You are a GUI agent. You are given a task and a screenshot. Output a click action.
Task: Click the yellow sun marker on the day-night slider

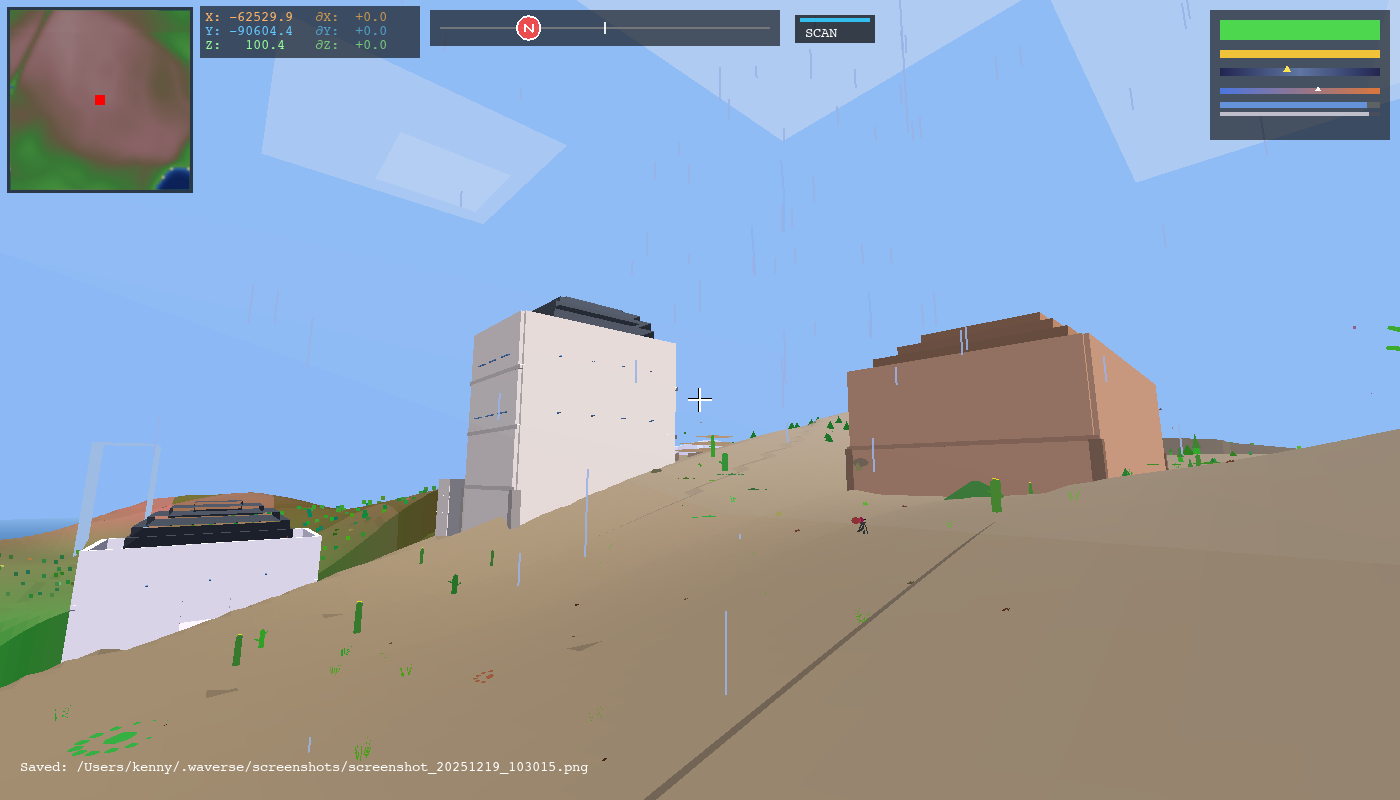(x=1287, y=69)
